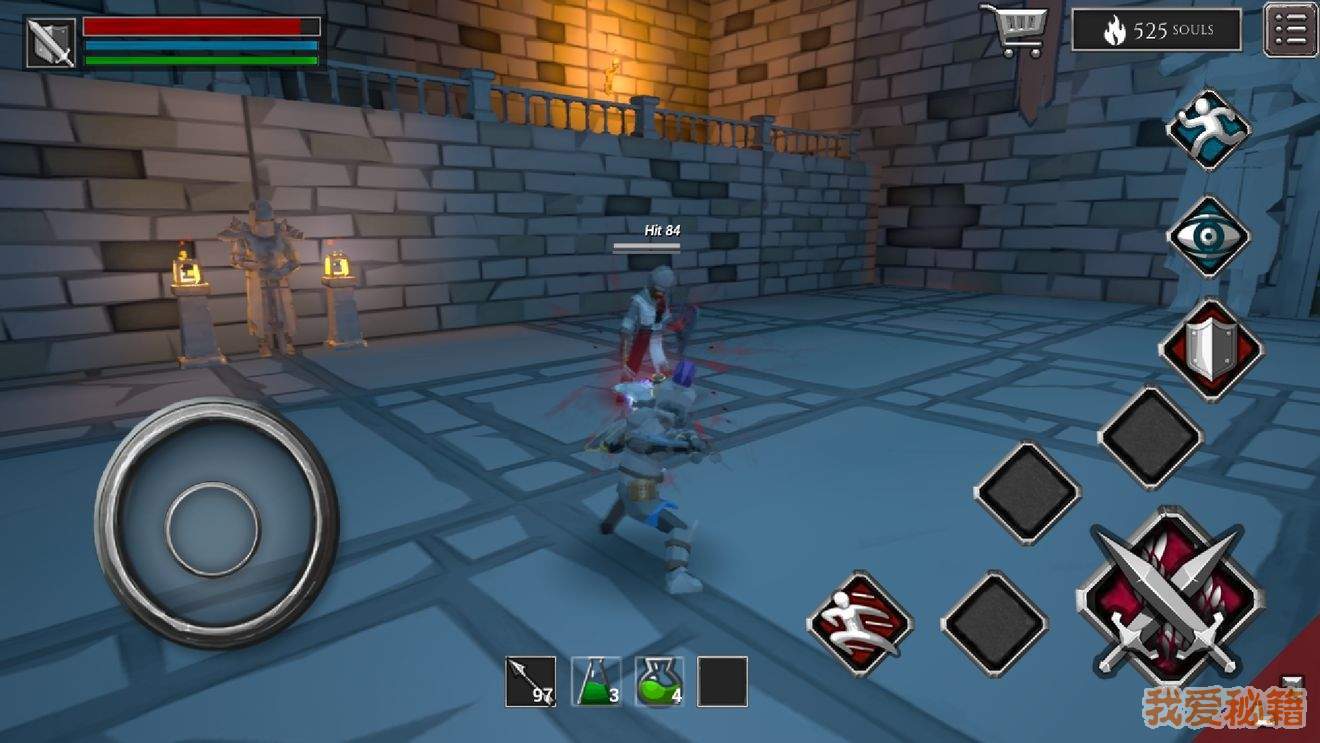
Task: Use the round green potion flask
Action: (x=660, y=681)
